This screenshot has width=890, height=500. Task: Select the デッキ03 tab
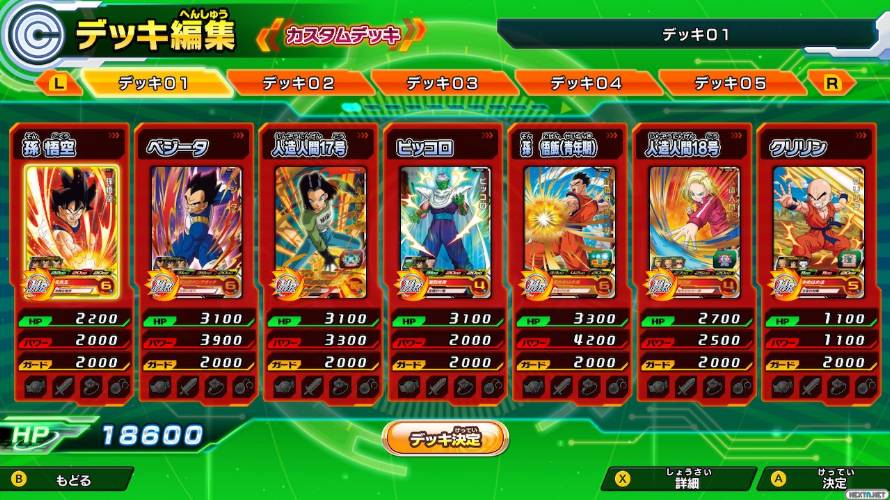442,83
